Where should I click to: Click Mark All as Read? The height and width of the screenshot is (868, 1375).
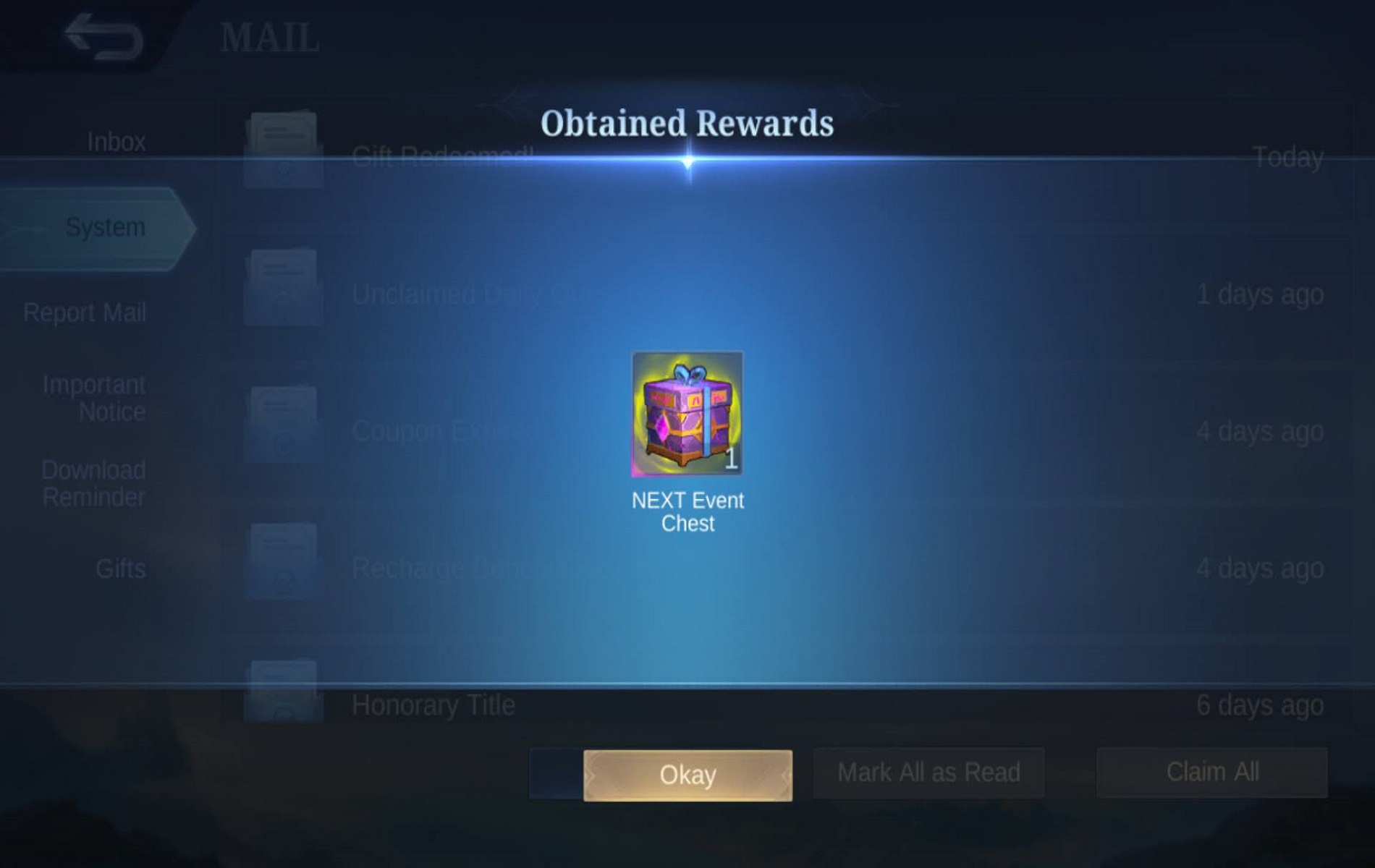coord(928,773)
